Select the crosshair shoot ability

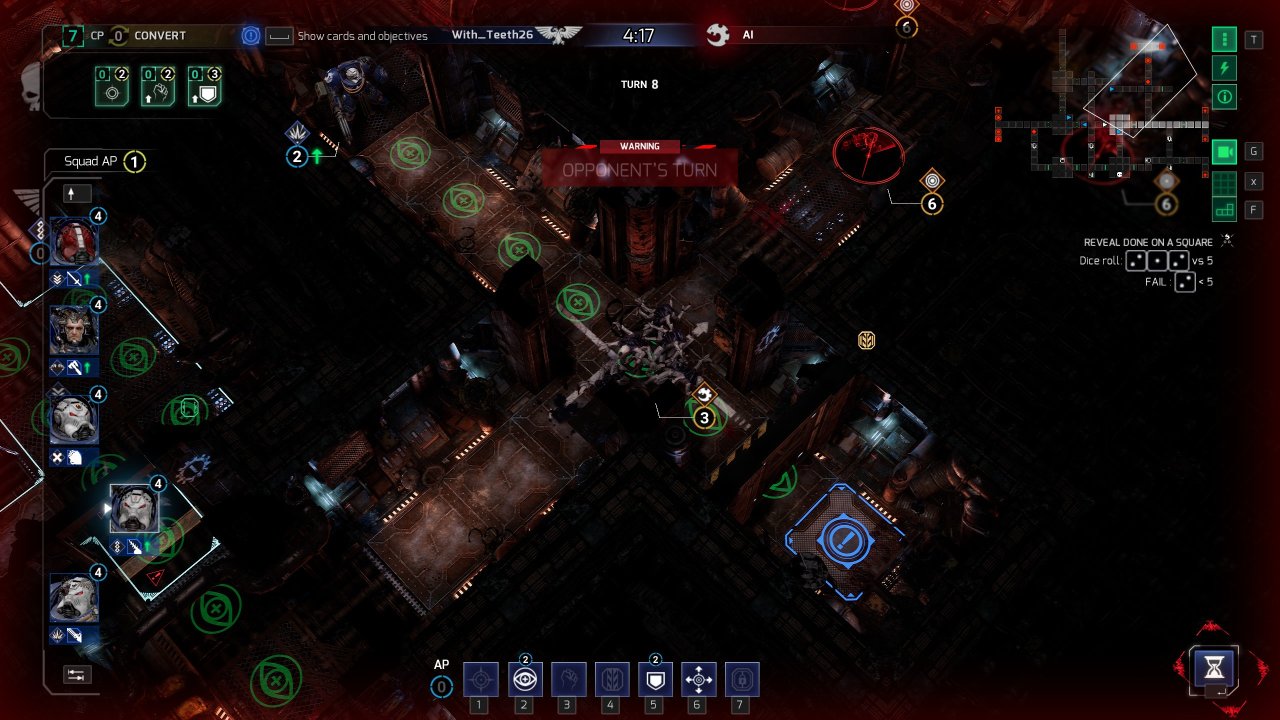point(481,680)
